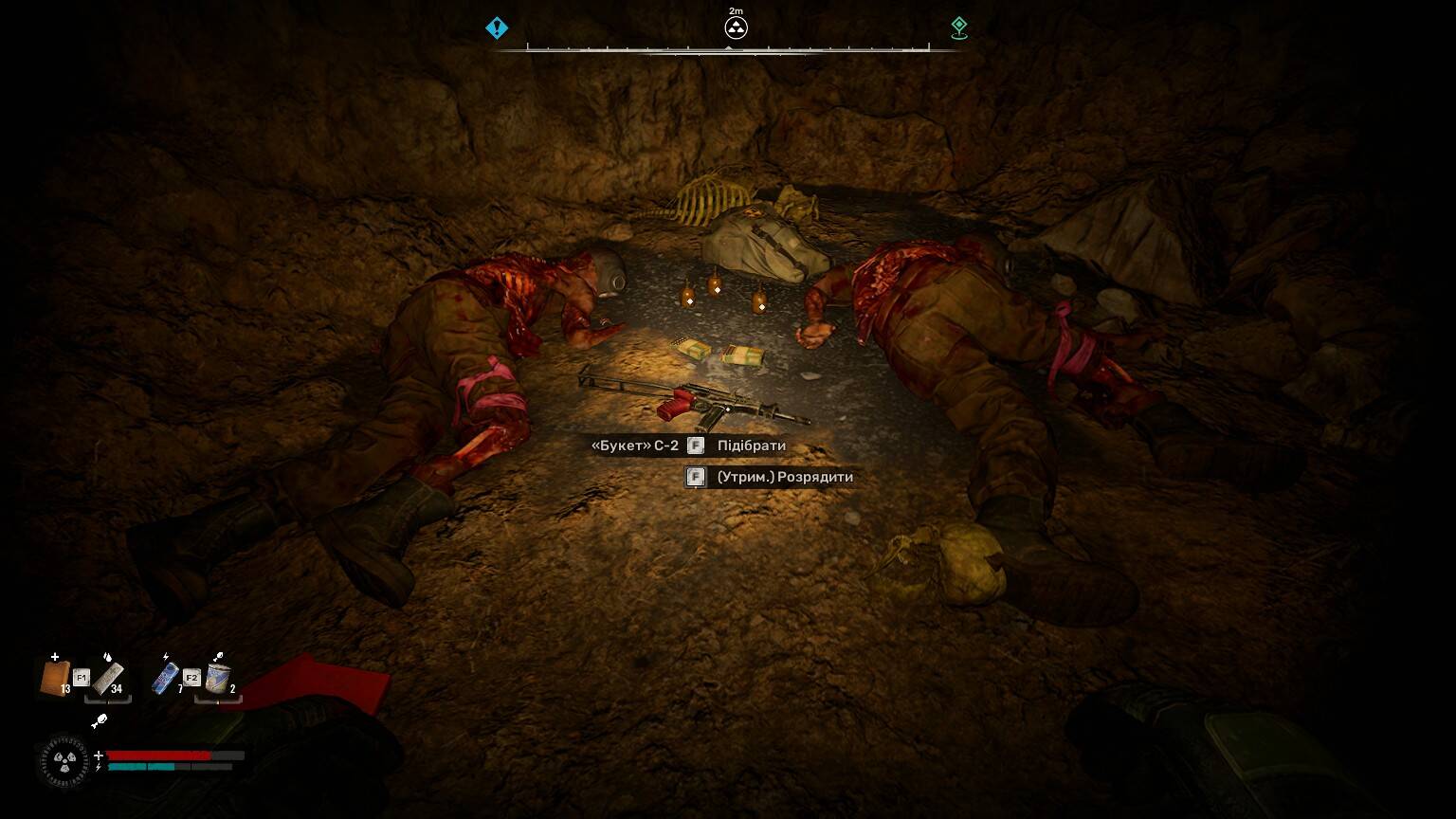Use the medkit slot showing 34

(x=108, y=678)
